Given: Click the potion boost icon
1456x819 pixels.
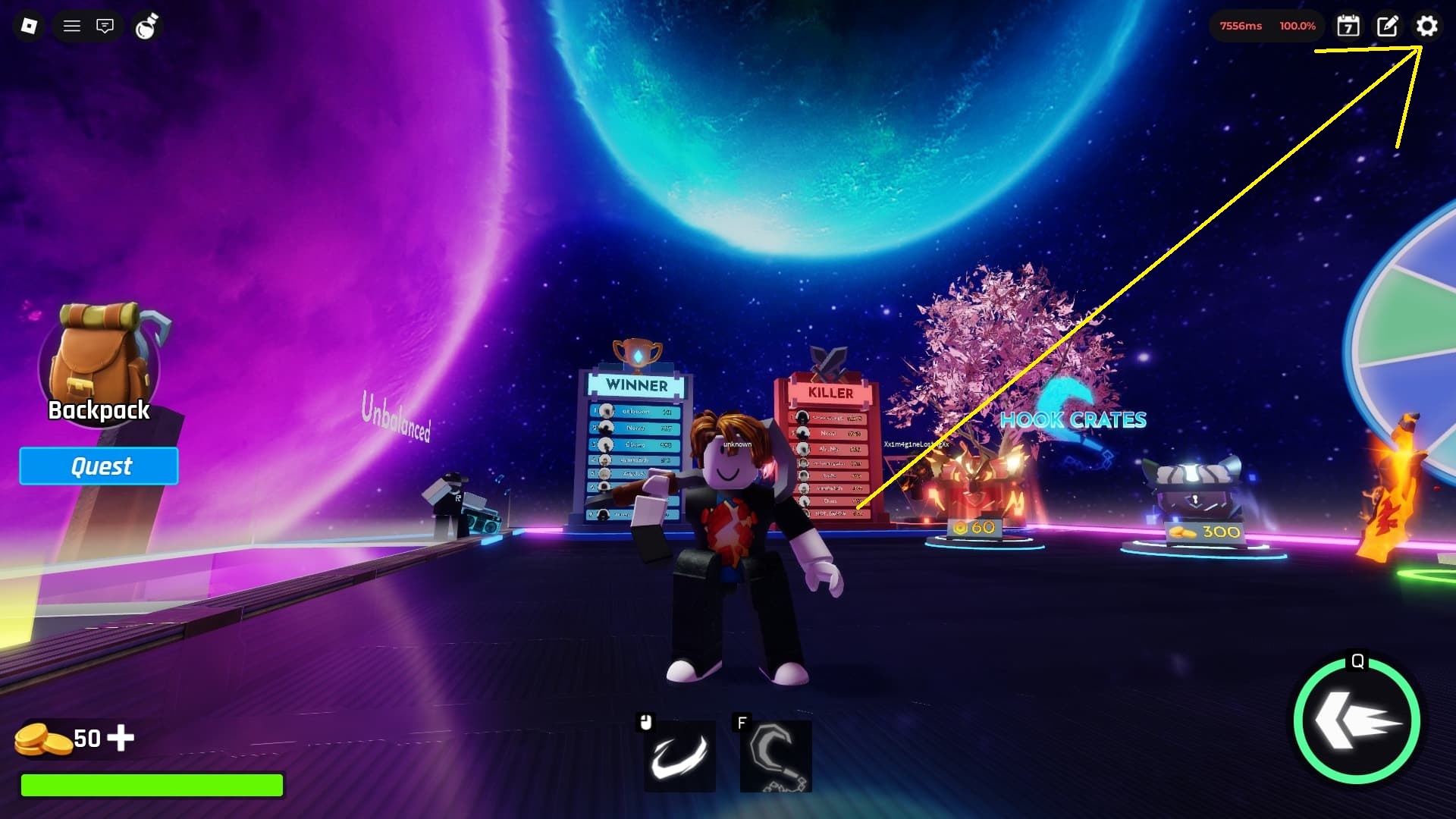Looking at the screenshot, I should tap(146, 25).
